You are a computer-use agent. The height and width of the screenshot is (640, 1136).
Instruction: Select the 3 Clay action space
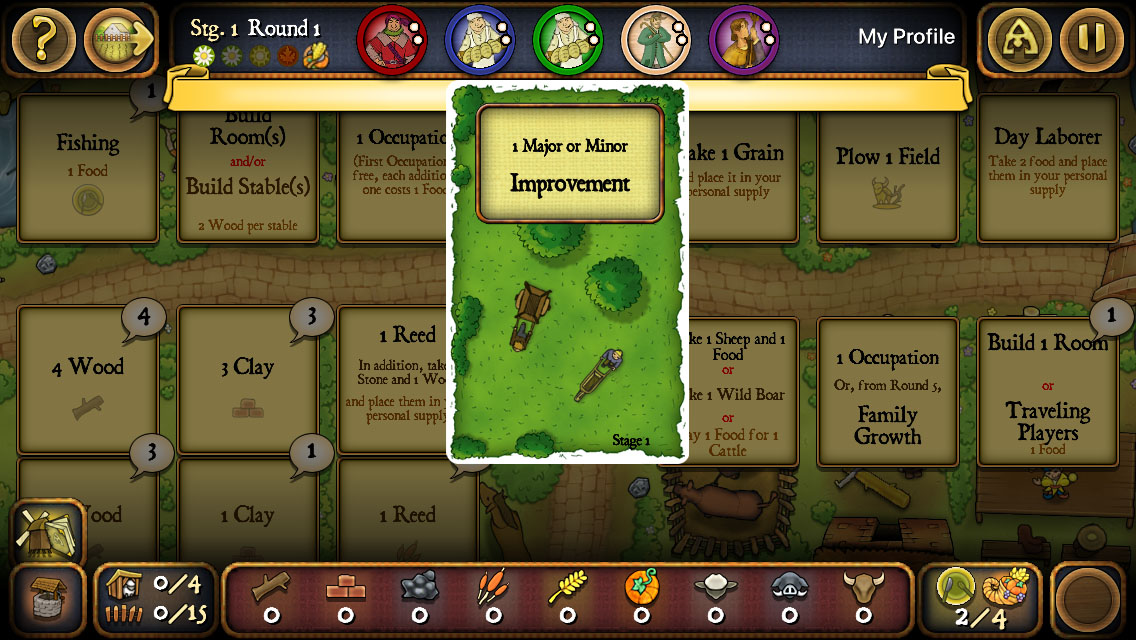click(247, 380)
